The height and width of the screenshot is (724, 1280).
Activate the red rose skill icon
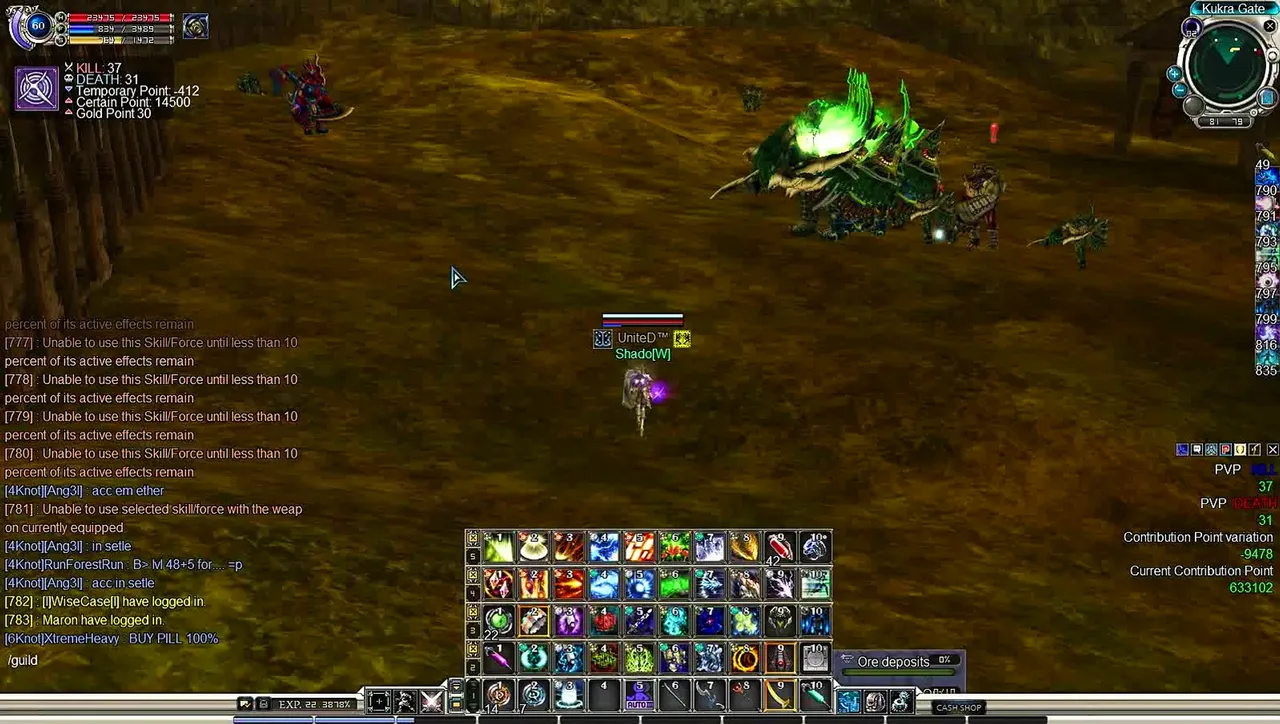tap(604, 620)
